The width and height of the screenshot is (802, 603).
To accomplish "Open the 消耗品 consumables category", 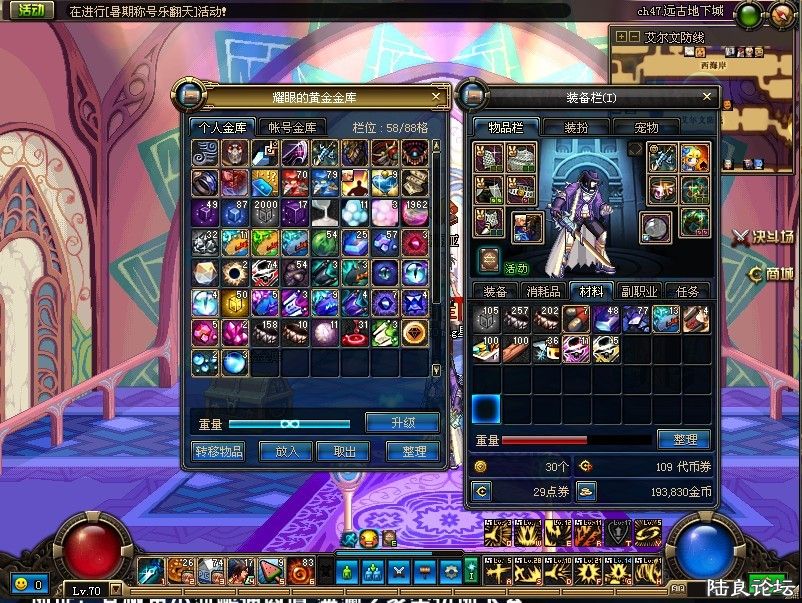I will (543, 291).
